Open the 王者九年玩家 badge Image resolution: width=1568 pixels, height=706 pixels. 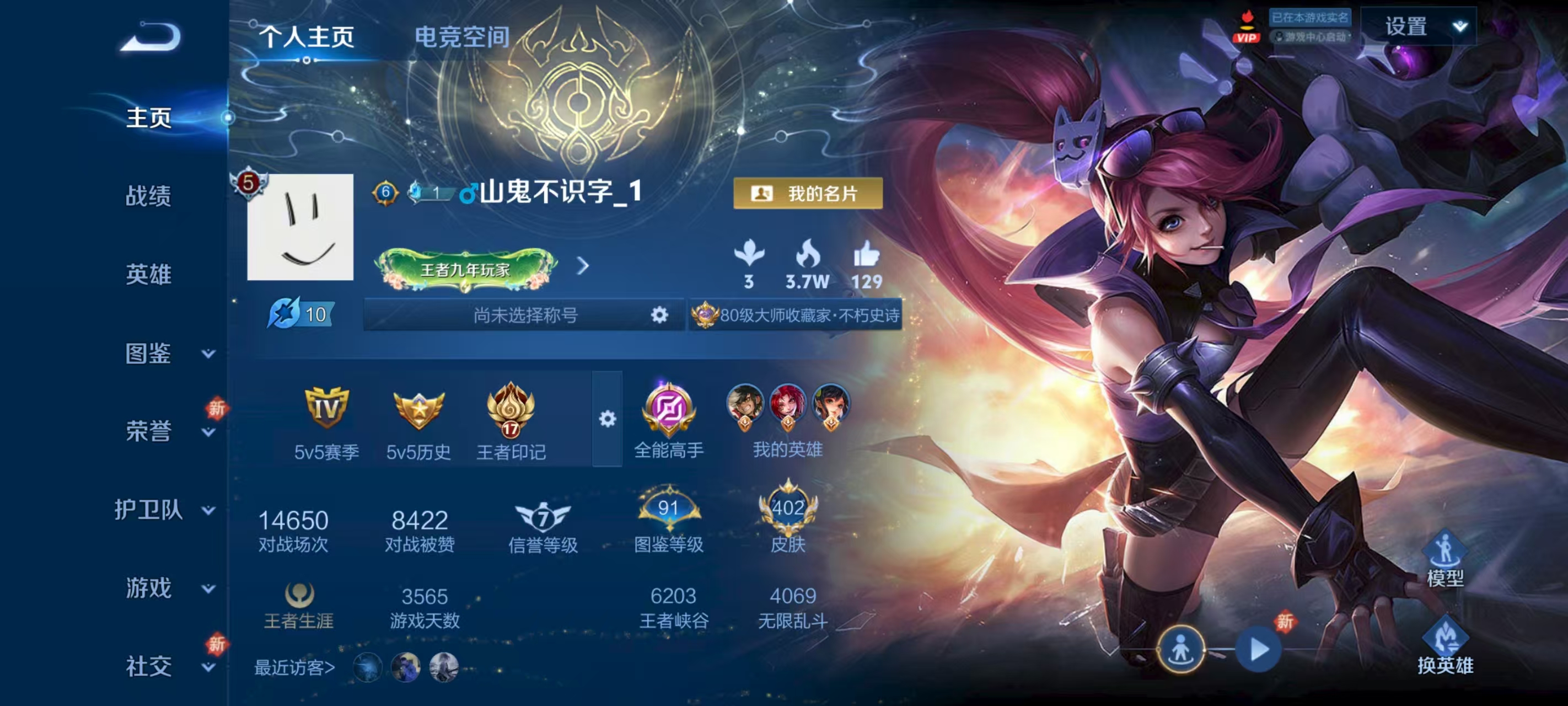466,268
